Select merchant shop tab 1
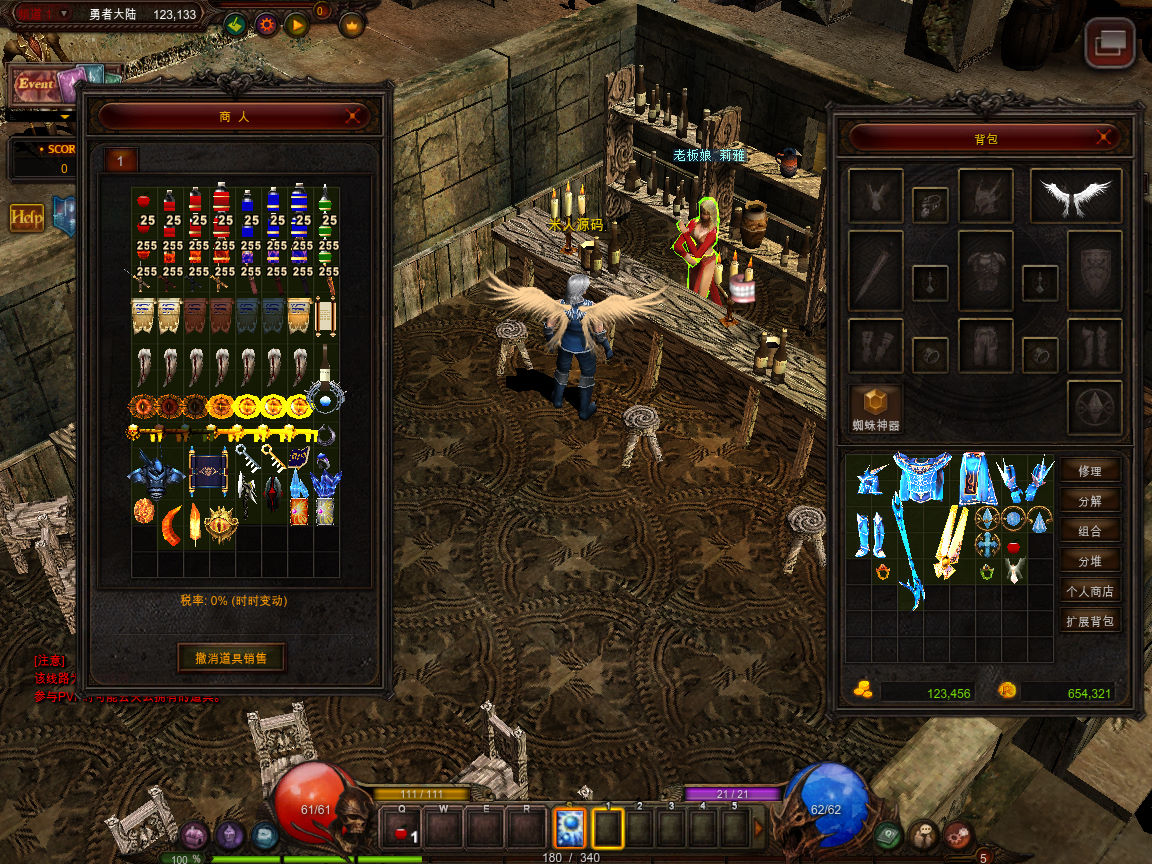The image size is (1152, 864). pos(121,160)
